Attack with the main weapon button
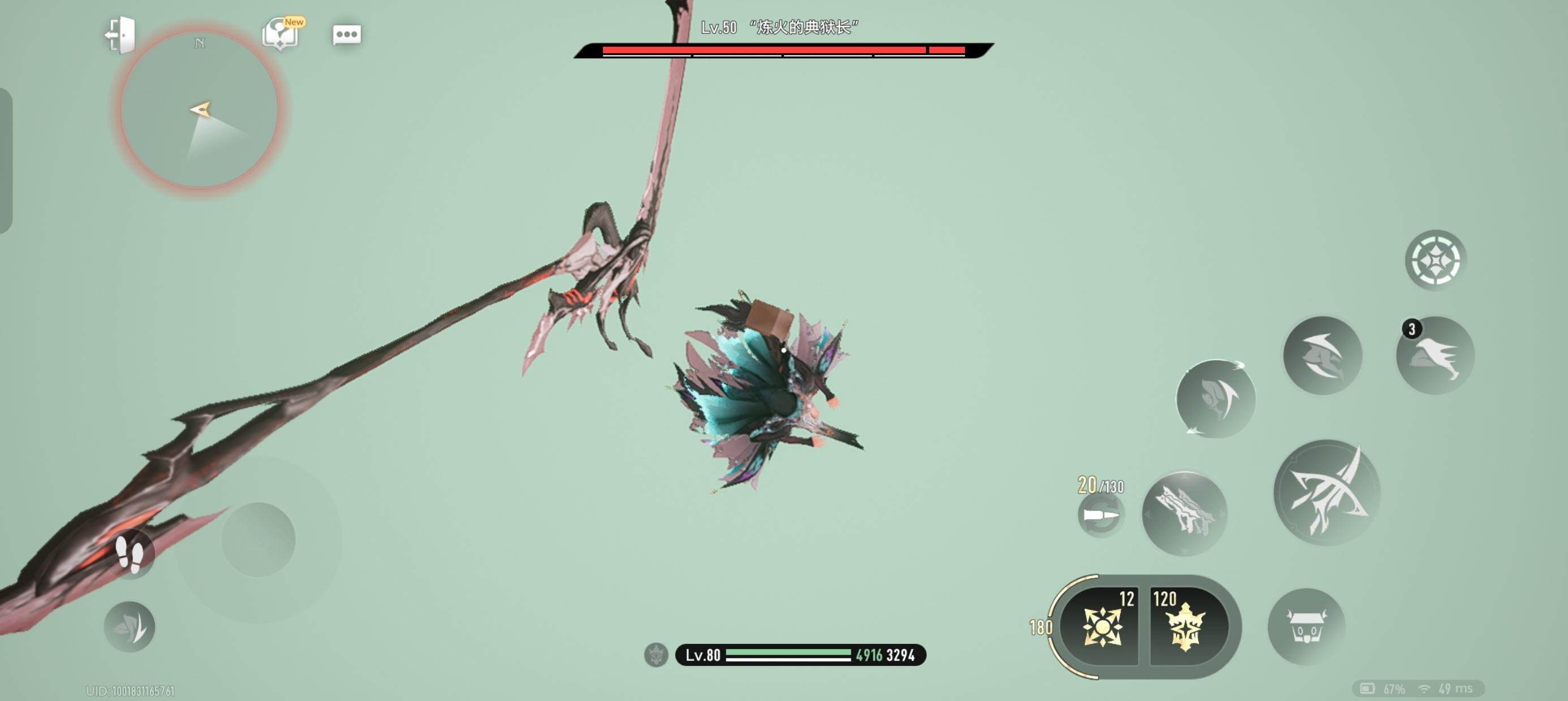 1326,492
